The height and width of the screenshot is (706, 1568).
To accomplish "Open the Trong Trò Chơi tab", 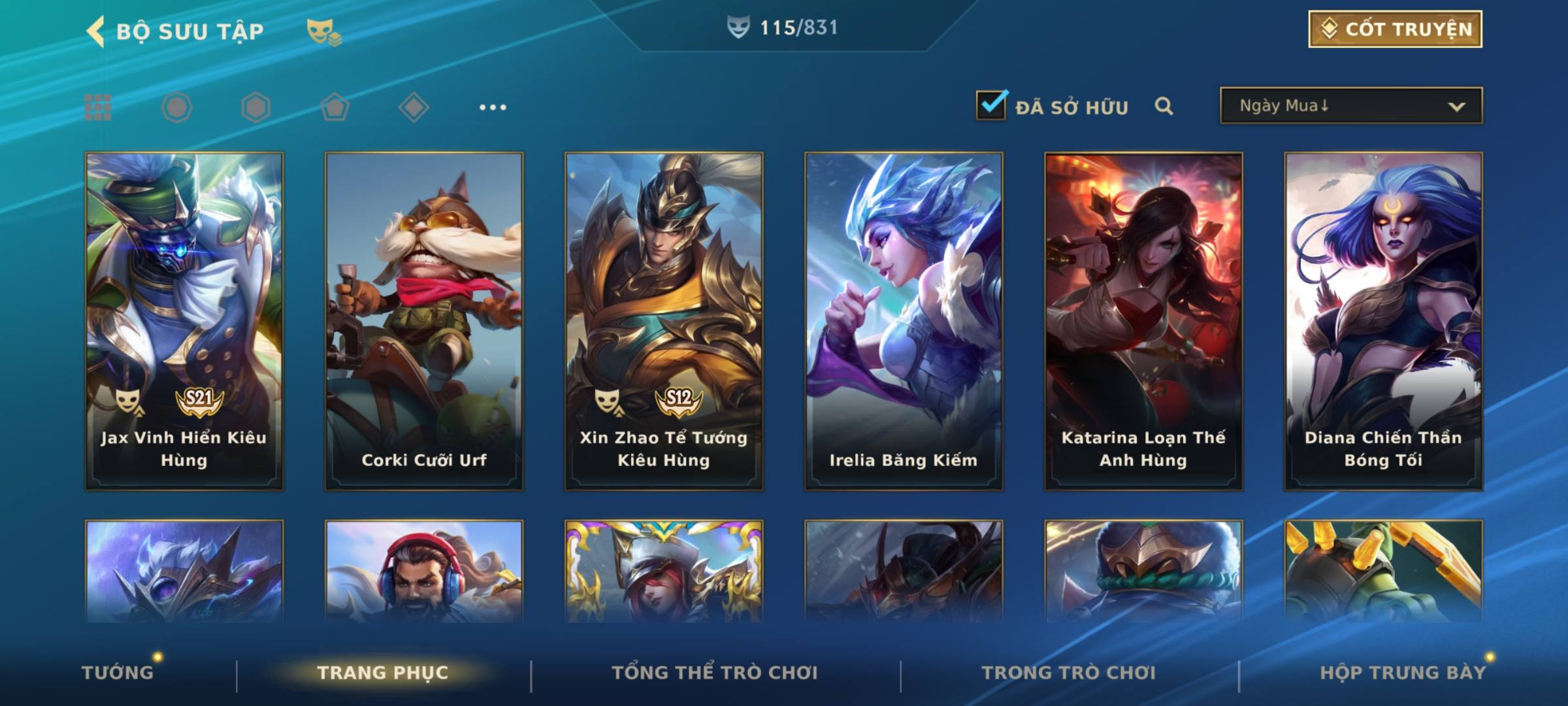I will click(1069, 673).
